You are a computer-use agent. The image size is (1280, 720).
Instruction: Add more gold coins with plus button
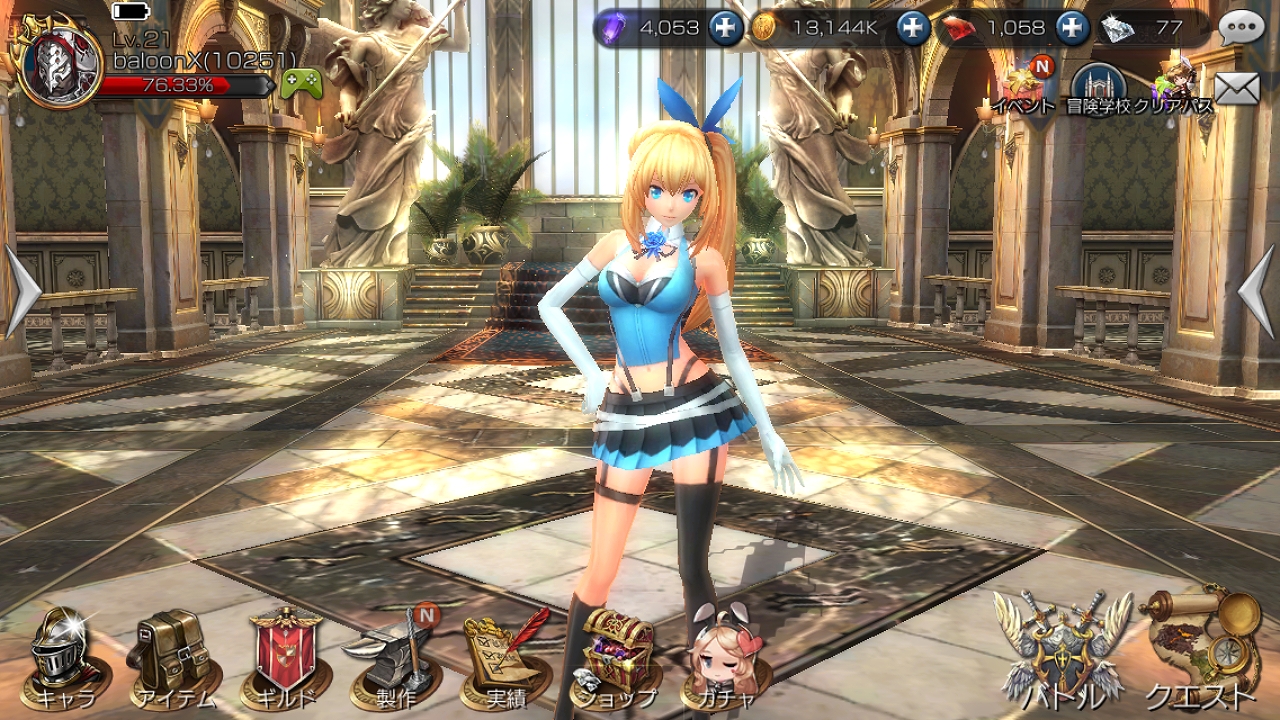coord(913,28)
